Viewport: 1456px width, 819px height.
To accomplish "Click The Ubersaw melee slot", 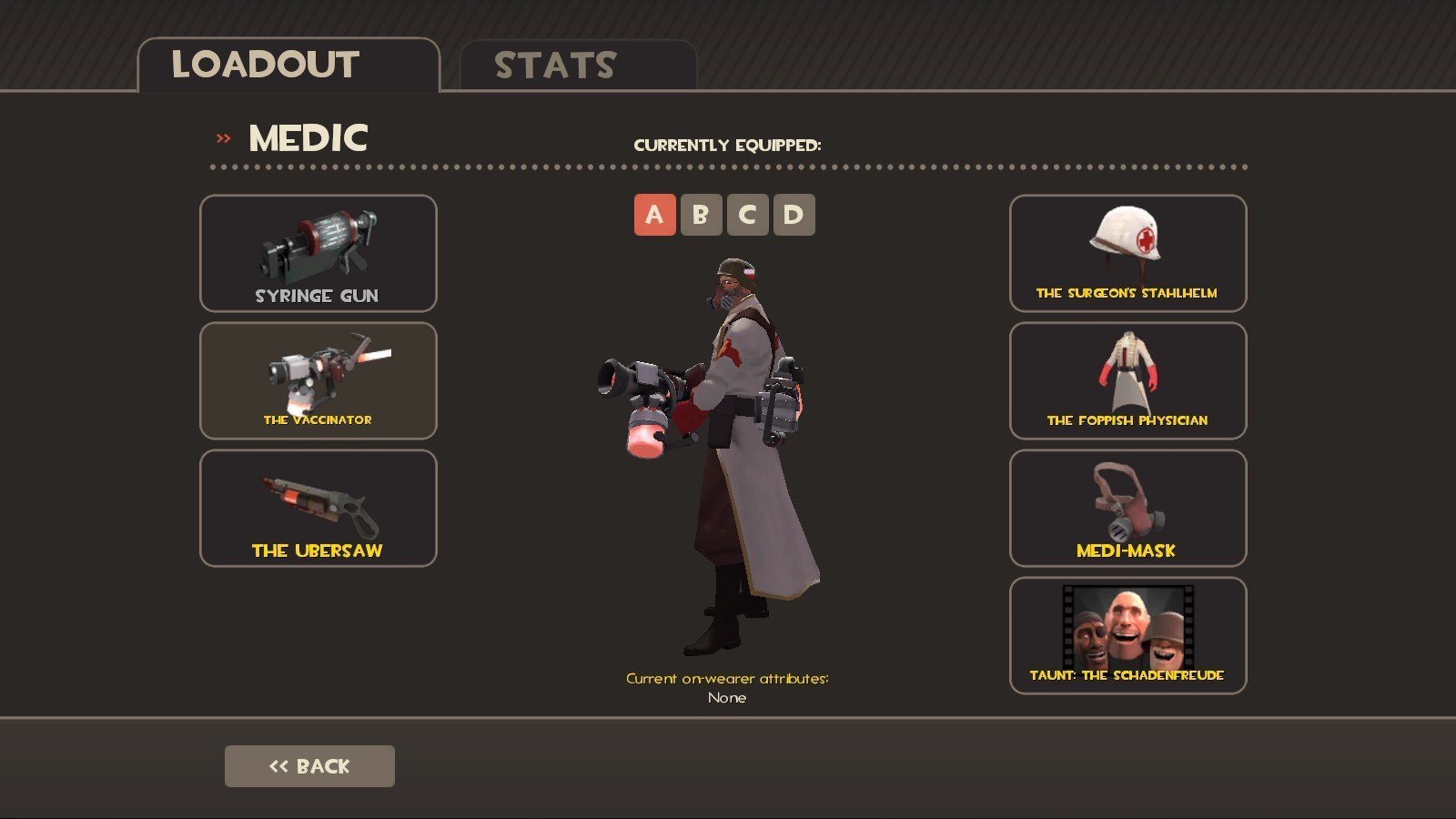I will (x=318, y=508).
